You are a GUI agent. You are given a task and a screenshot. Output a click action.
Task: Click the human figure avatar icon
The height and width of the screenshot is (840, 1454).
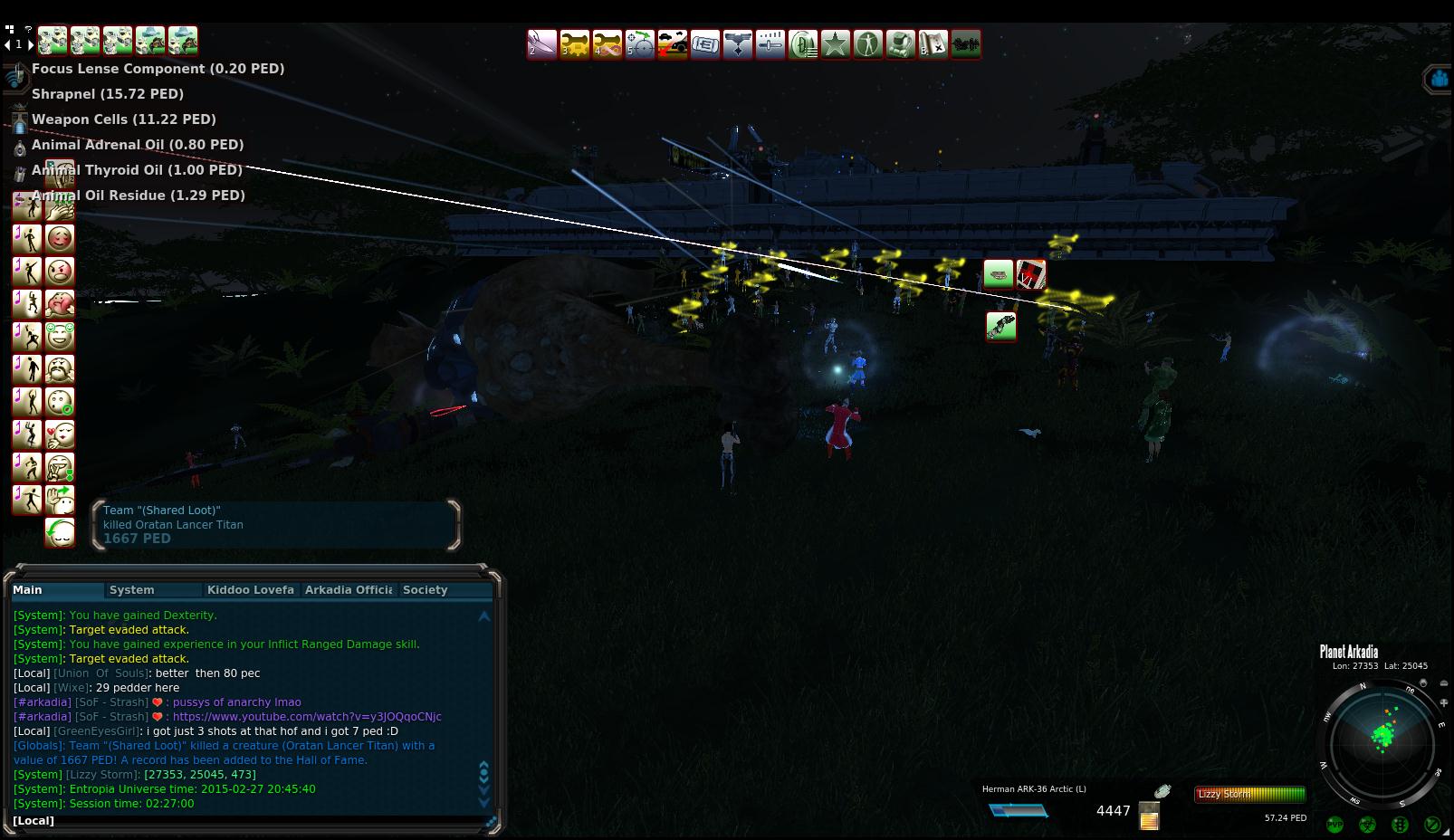868,44
